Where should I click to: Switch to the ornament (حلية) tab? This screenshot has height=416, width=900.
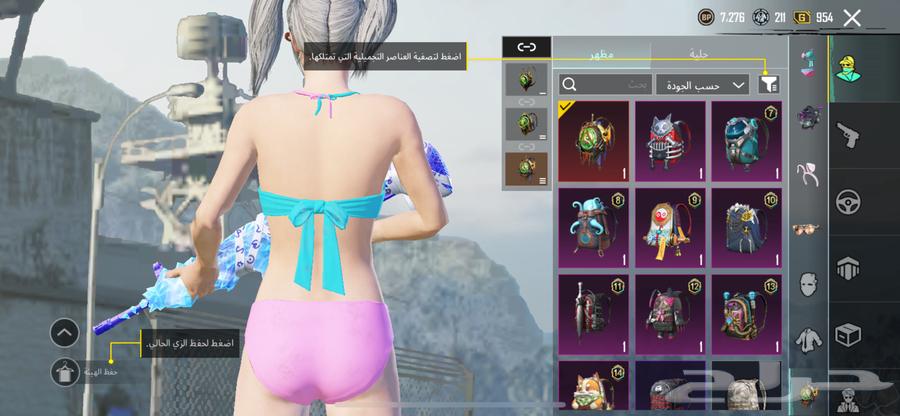coord(720,52)
